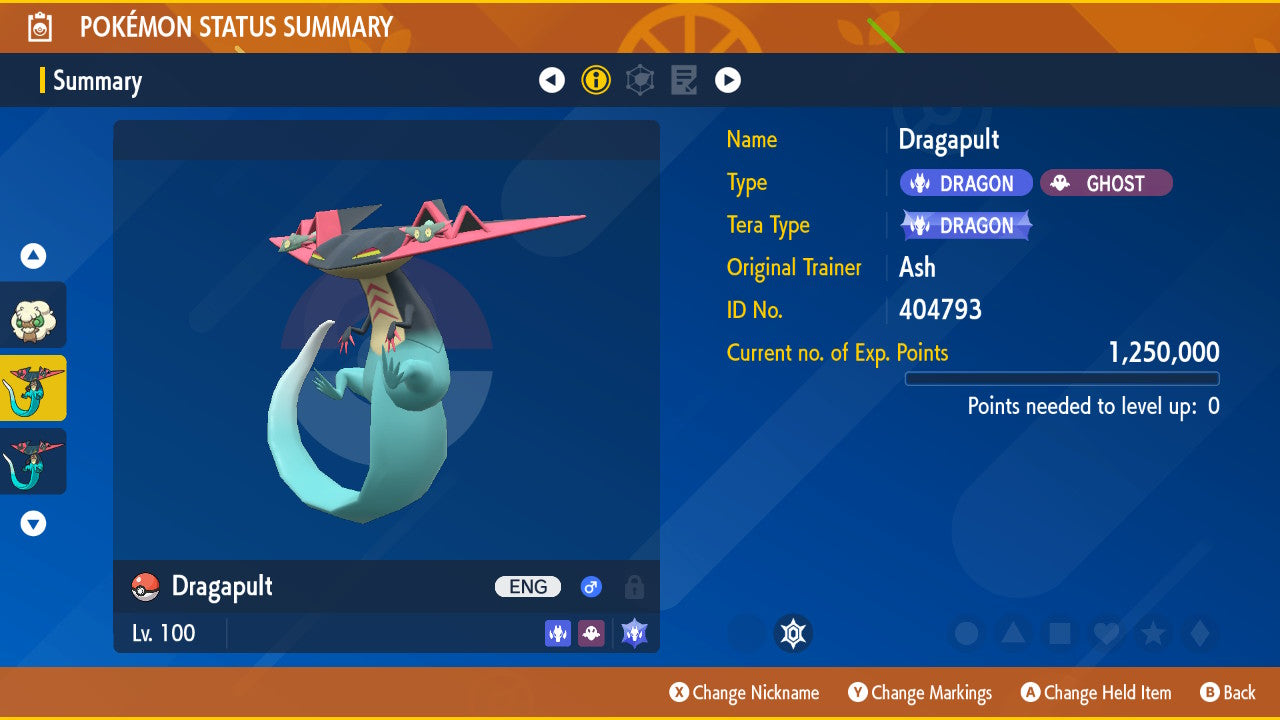The image size is (1280, 720).
Task: Click the experience points progress bar
Action: (x=1062, y=378)
